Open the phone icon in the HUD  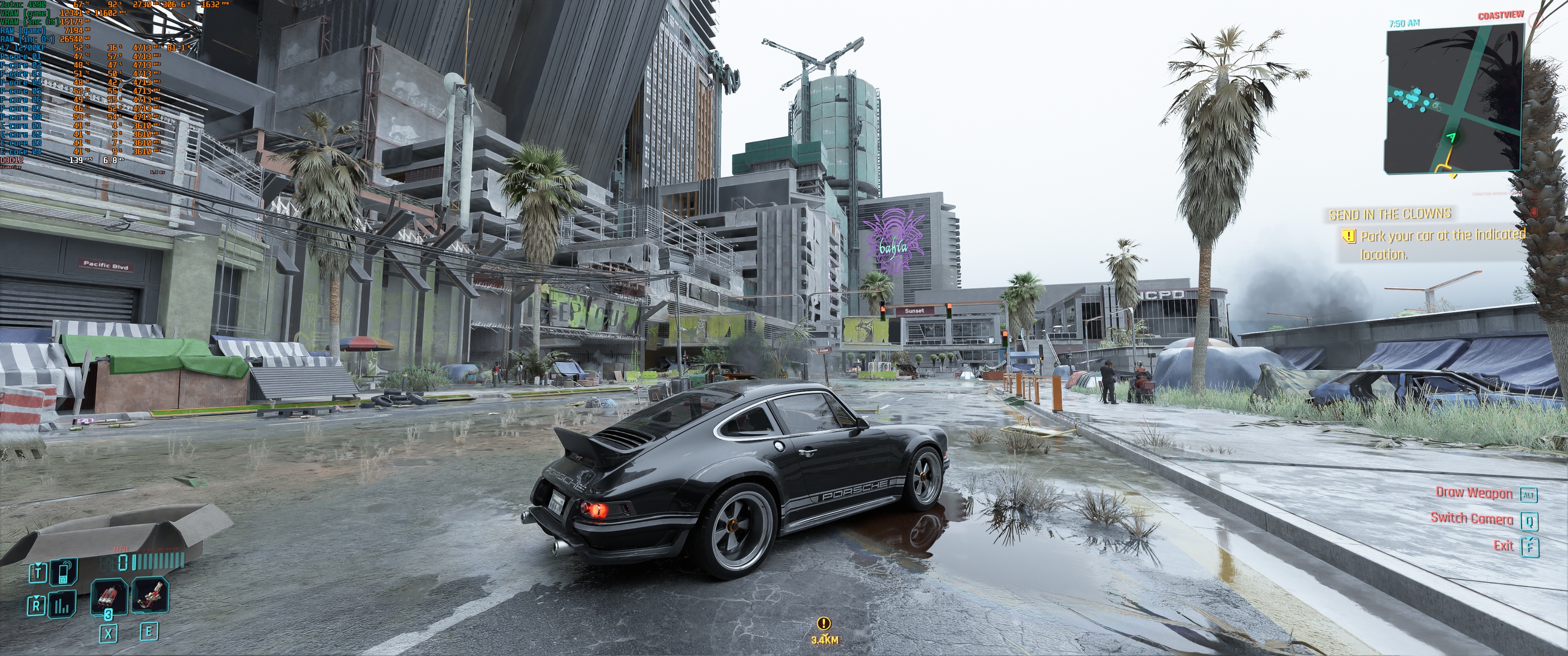click(63, 573)
